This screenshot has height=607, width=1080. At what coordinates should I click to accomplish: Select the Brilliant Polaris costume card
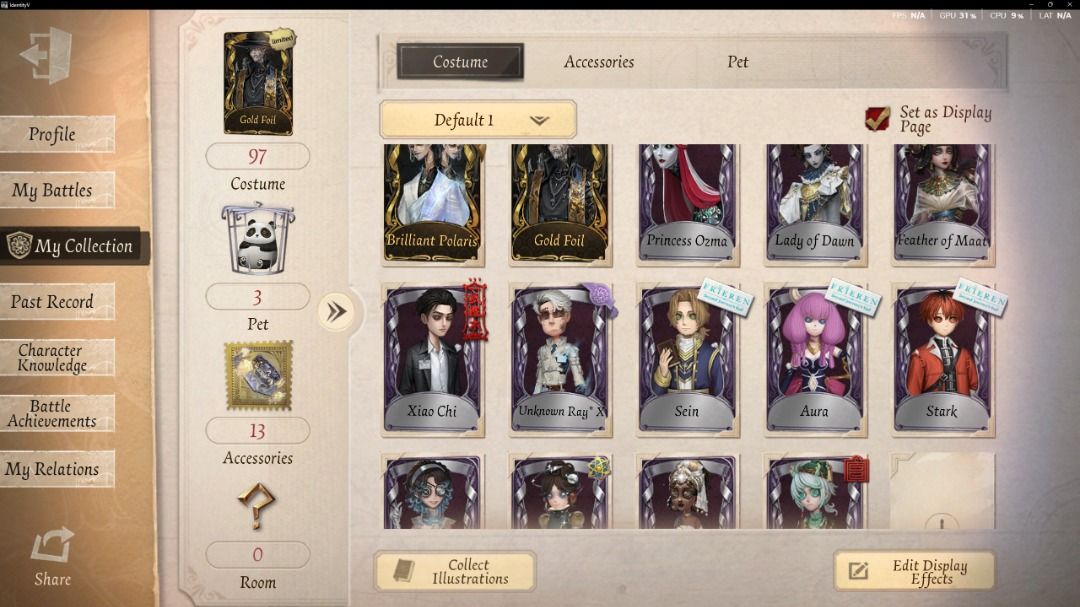[x=432, y=203]
